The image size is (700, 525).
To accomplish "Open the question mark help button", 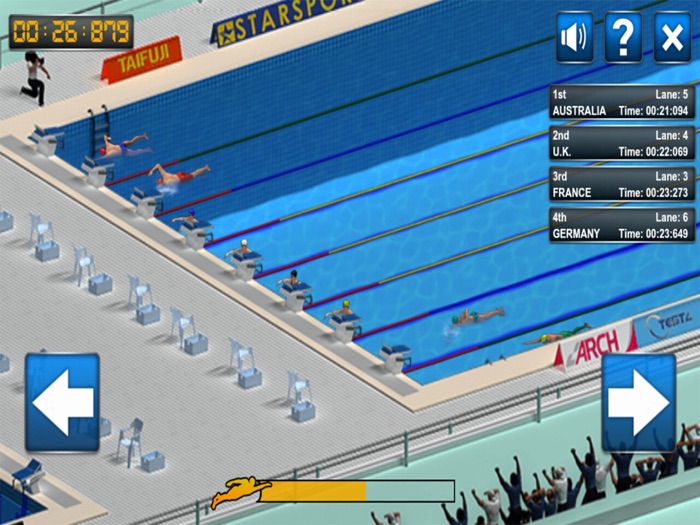I will (623, 38).
